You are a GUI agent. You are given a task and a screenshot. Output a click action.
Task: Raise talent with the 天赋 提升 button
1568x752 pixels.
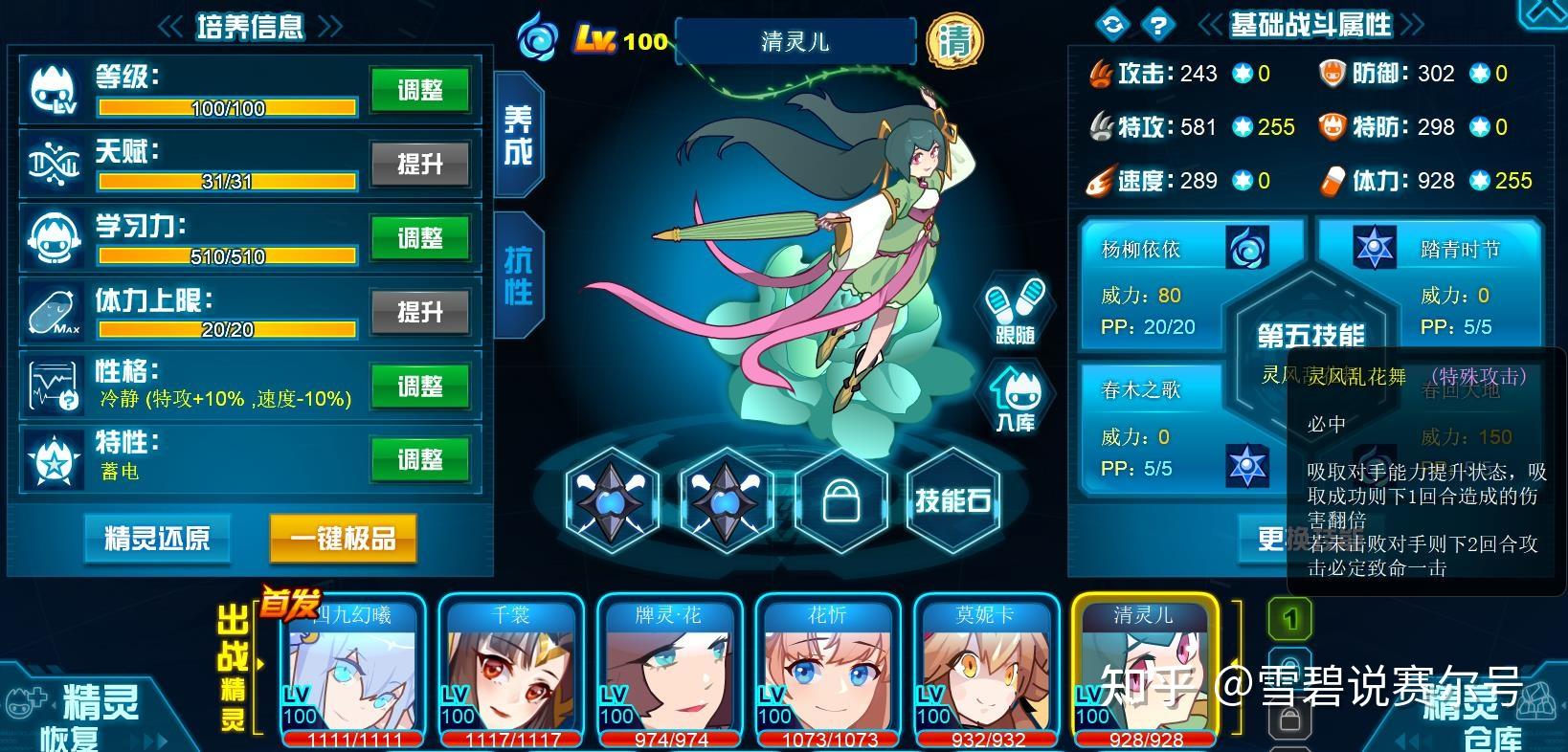(x=419, y=165)
